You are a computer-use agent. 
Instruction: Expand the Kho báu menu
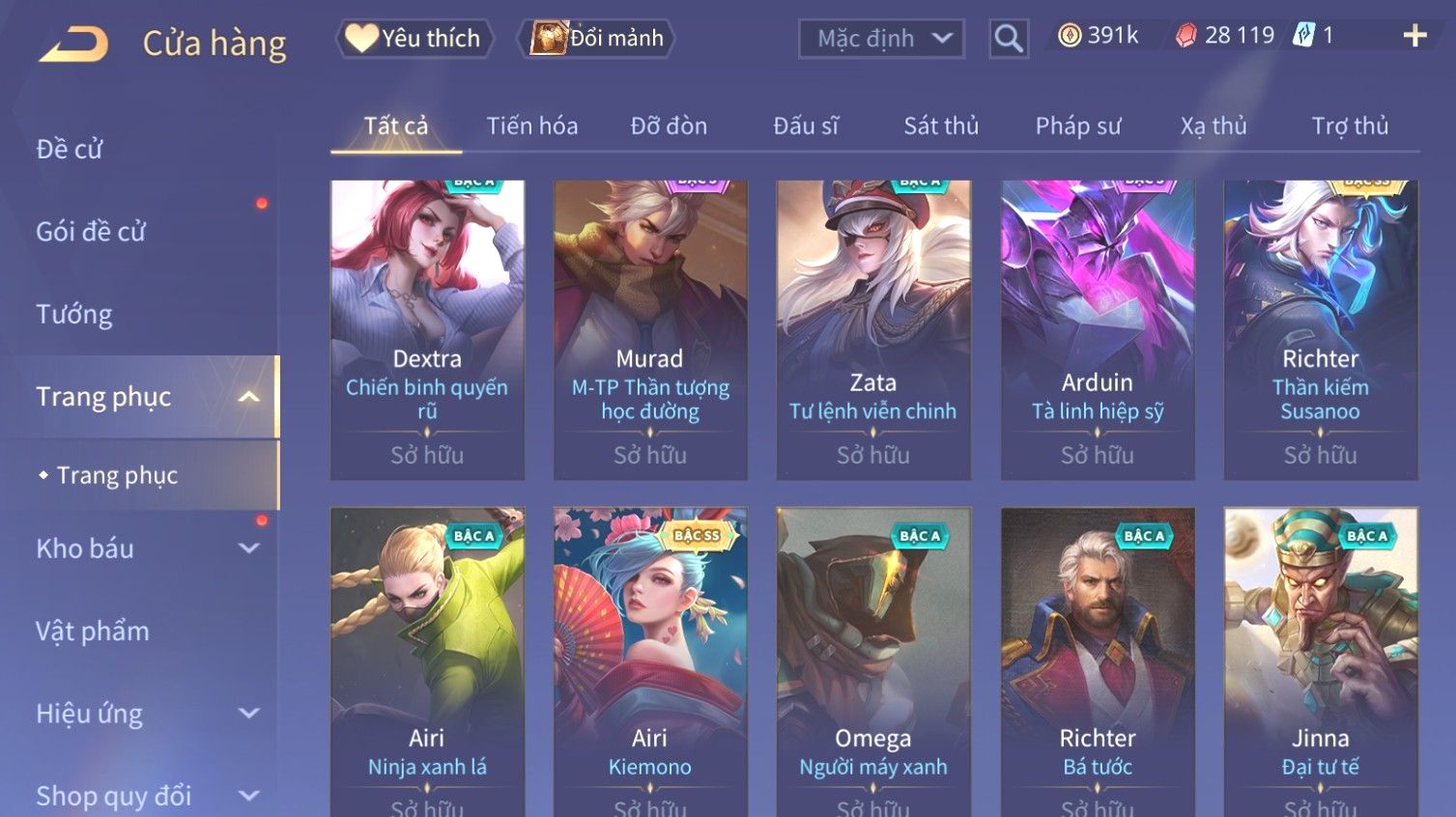coord(145,549)
